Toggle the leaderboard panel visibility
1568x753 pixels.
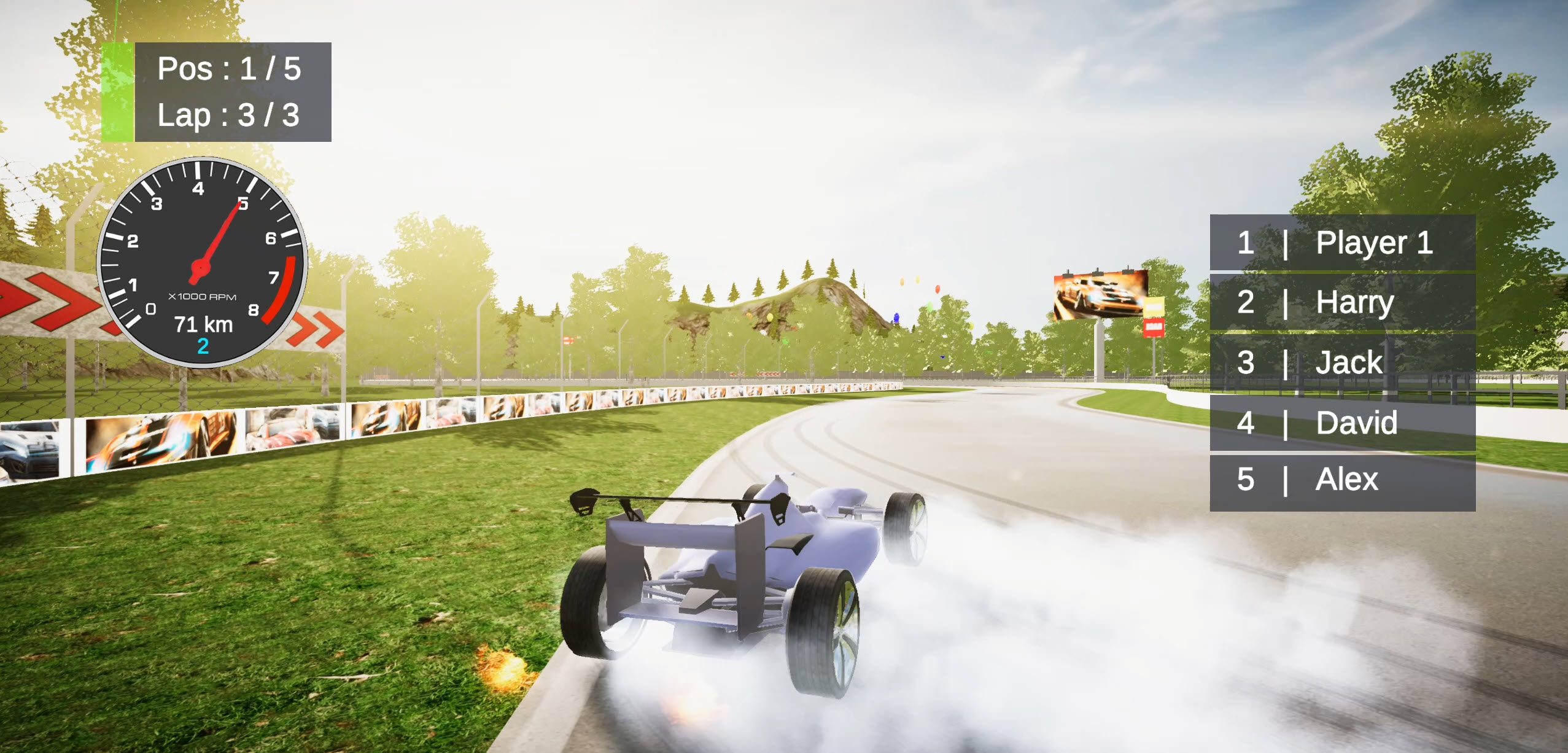pyautogui.click(x=1345, y=362)
